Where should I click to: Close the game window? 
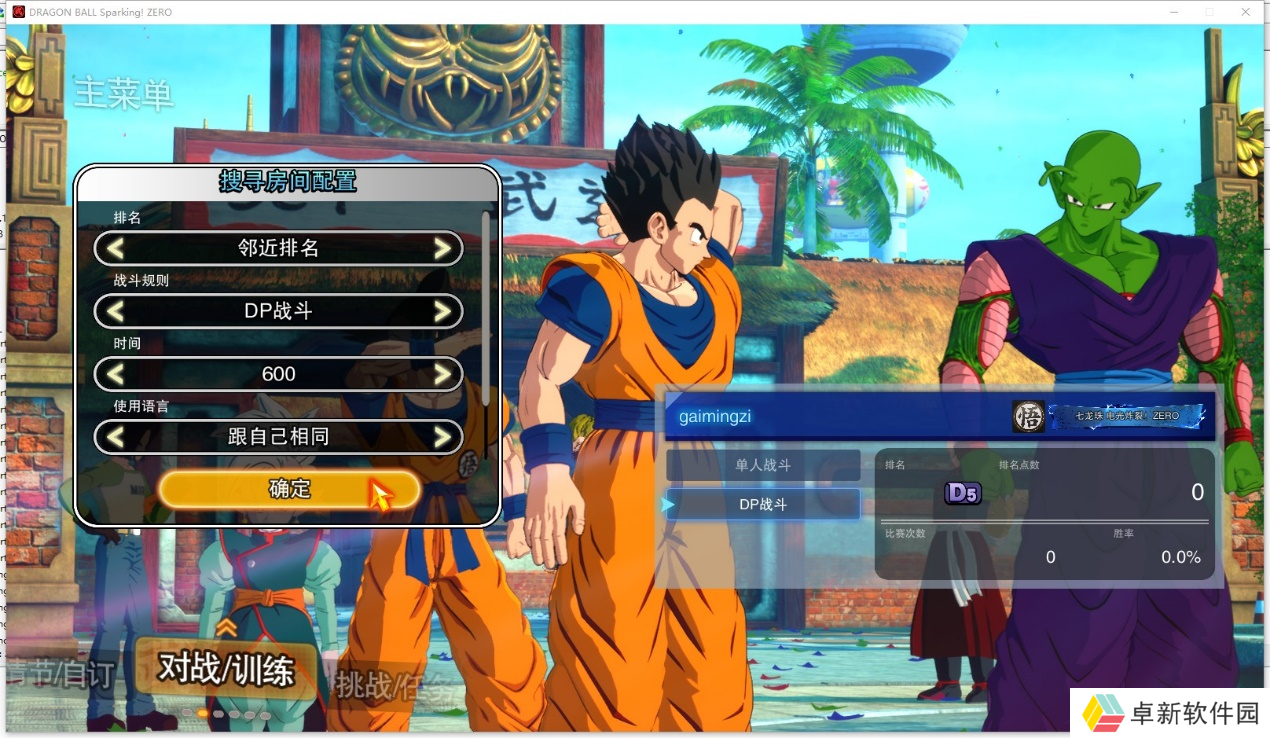pos(1246,12)
